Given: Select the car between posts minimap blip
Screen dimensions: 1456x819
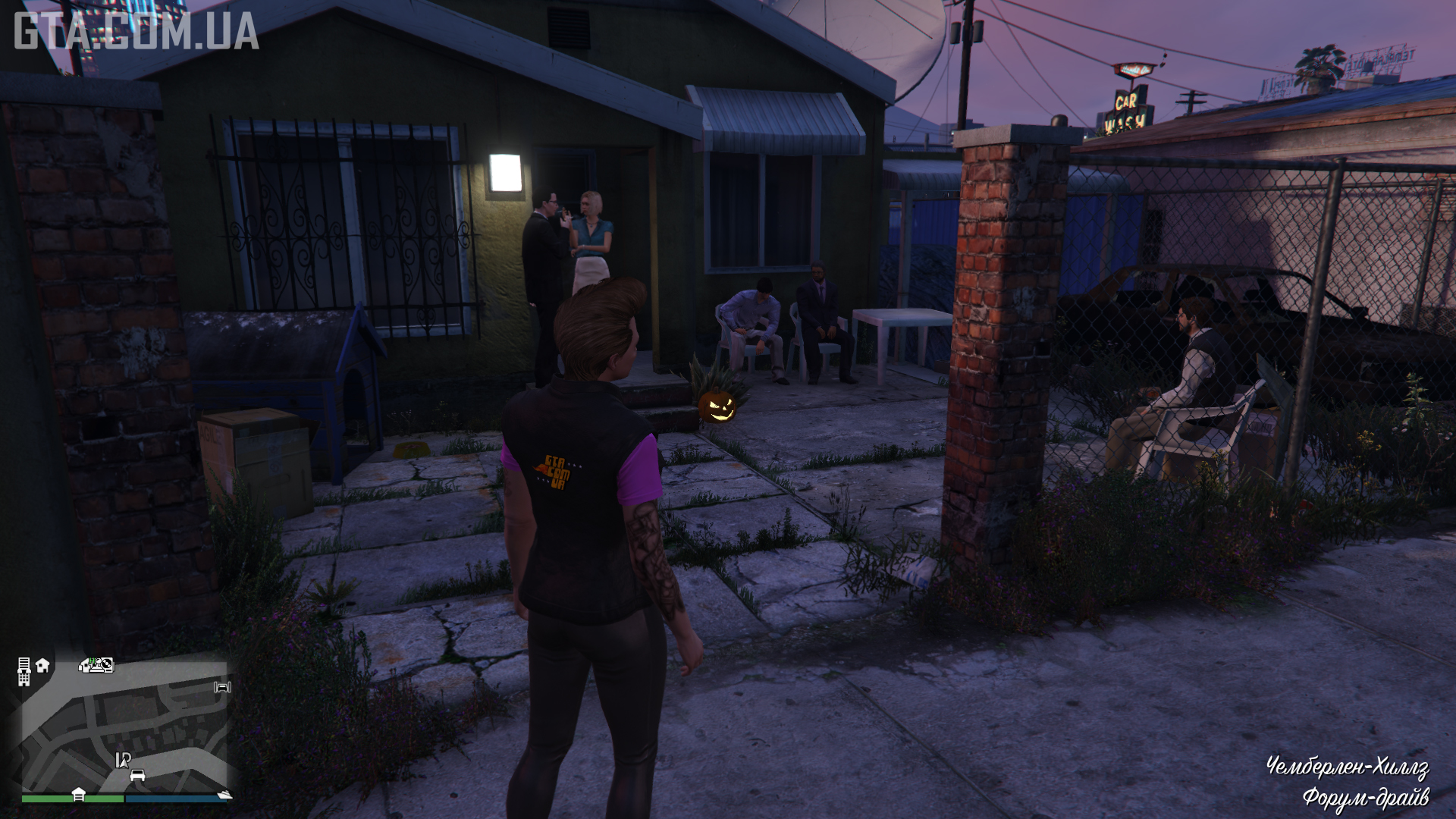Looking at the screenshot, I should [x=222, y=687].
